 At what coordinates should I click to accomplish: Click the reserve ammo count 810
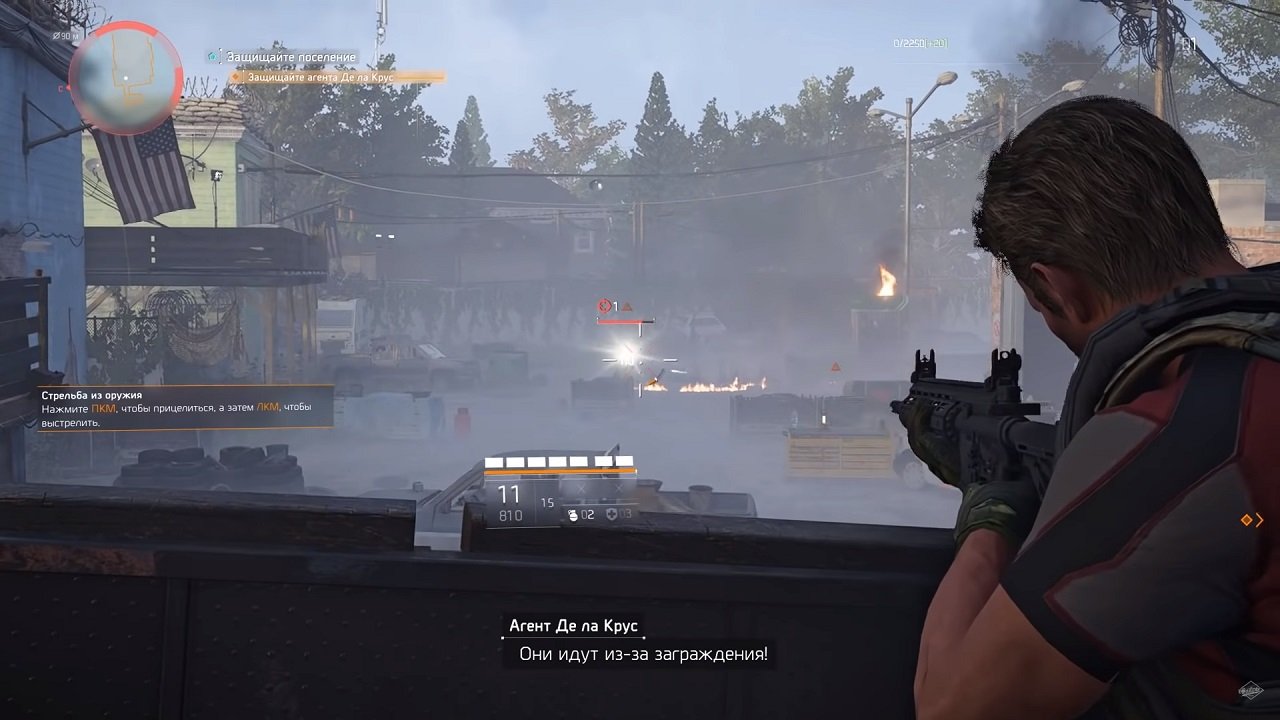coord(510,515)
